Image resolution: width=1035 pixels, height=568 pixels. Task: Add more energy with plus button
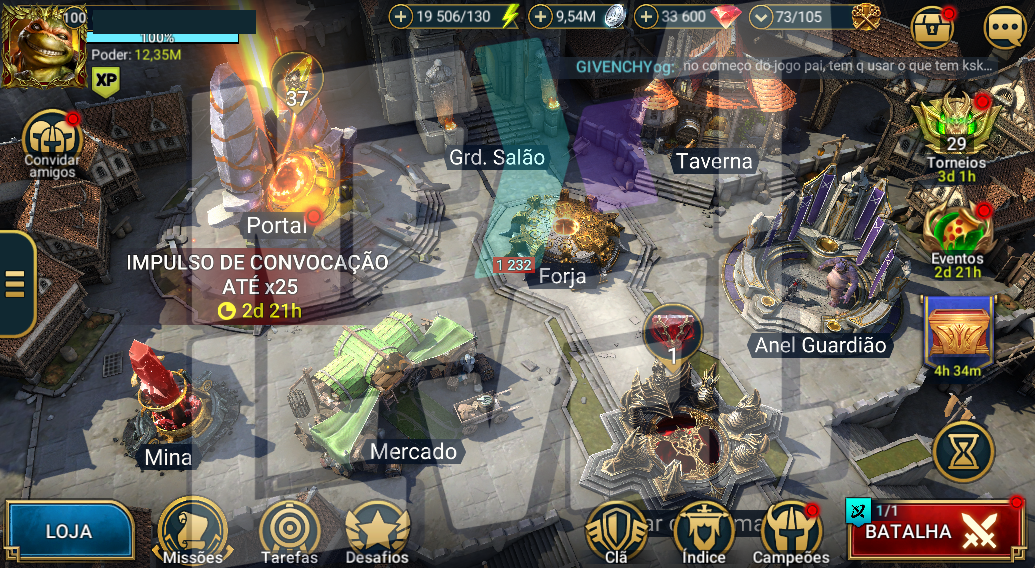coord(401,16)
